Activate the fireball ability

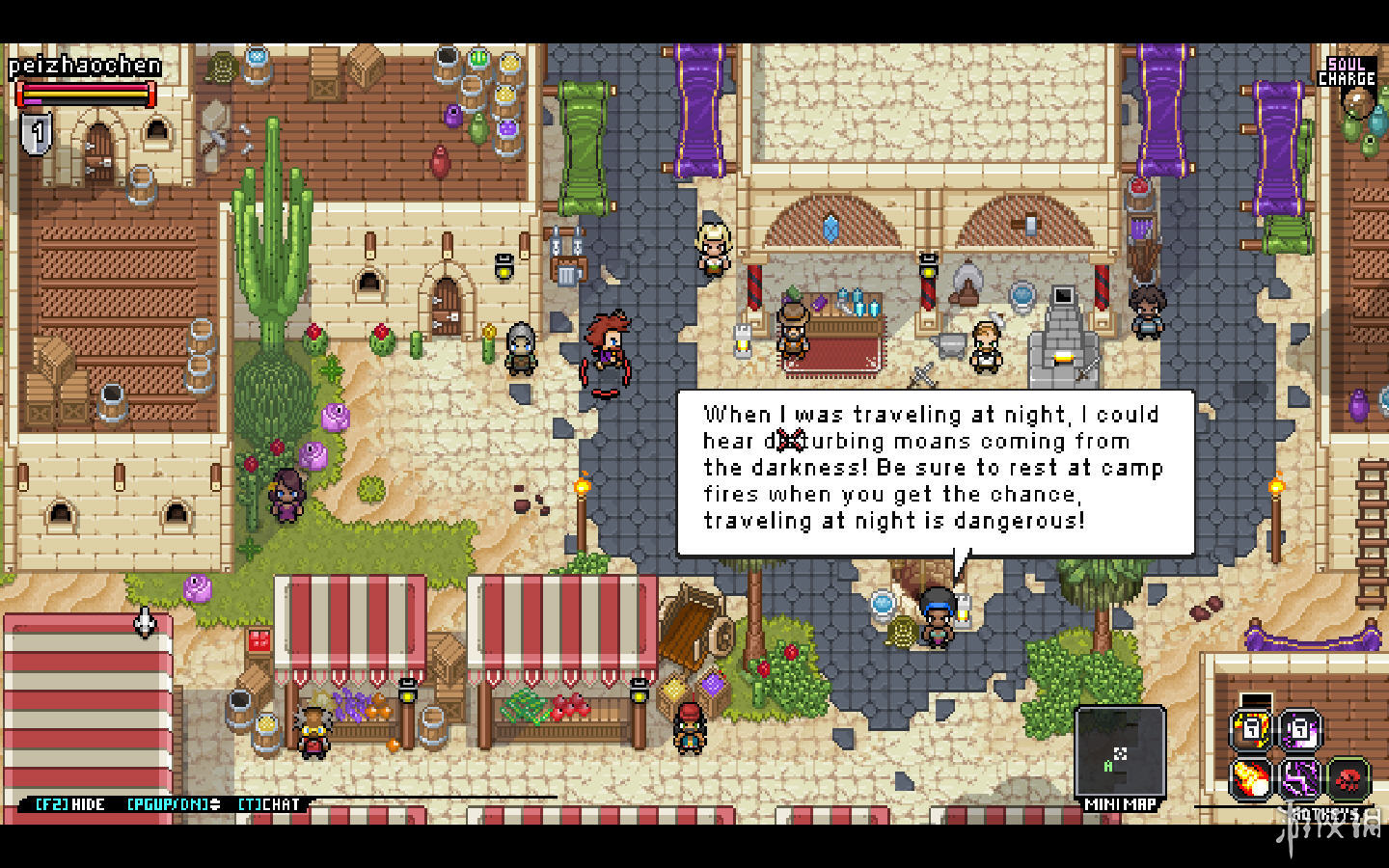tap(1251, 778)
